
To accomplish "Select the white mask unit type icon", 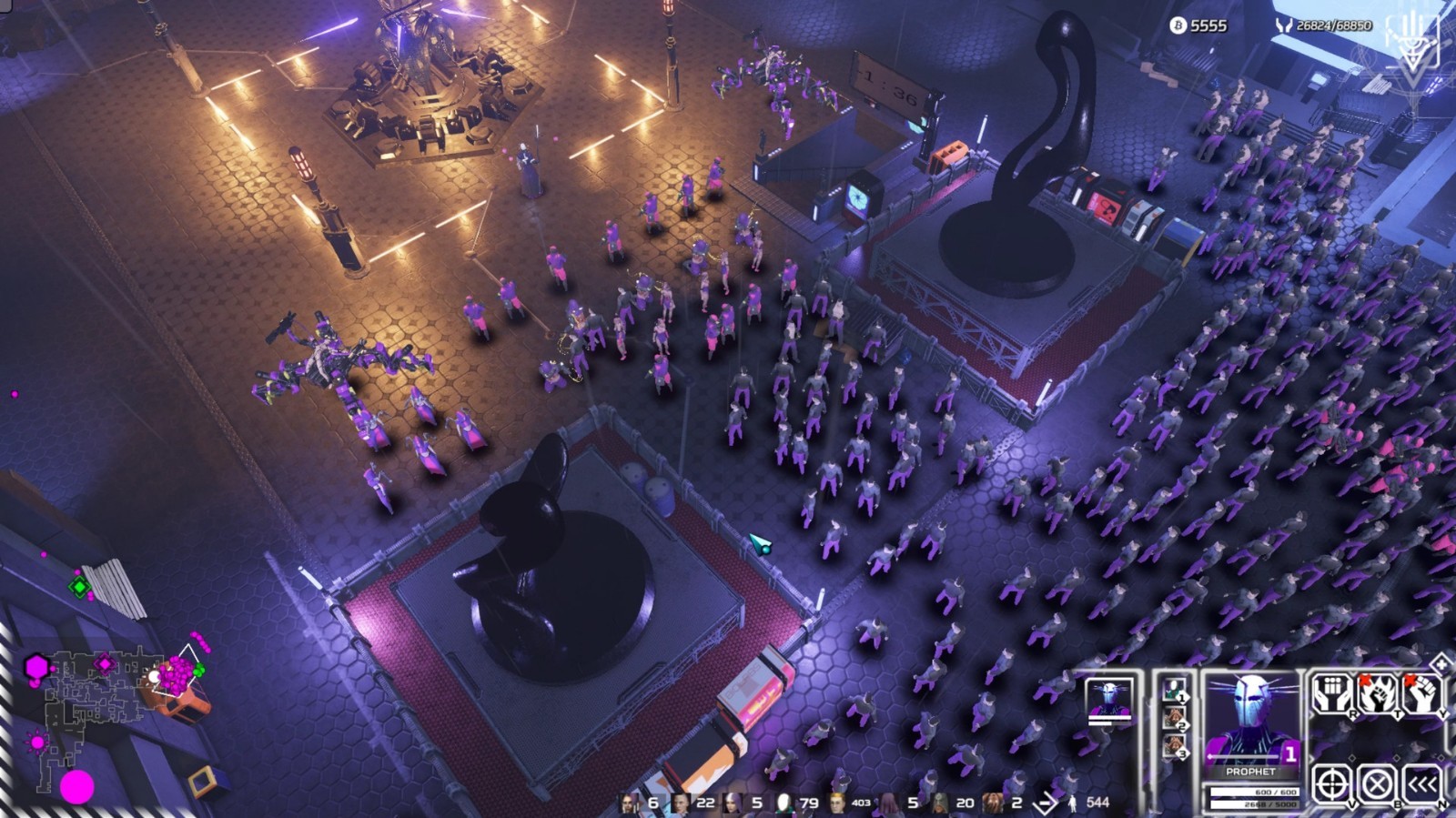I will tap(784, 803).
